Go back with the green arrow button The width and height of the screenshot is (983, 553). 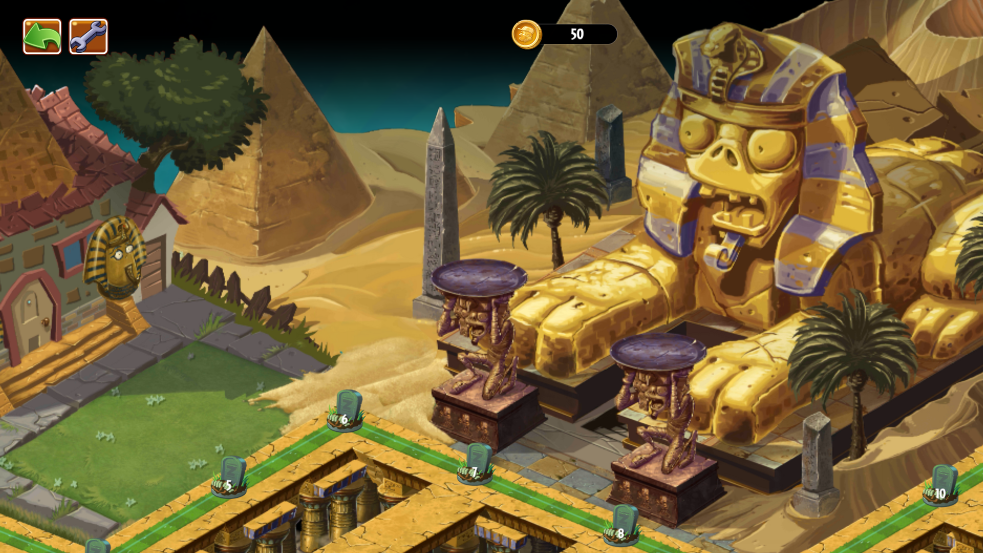pos(42,37)
